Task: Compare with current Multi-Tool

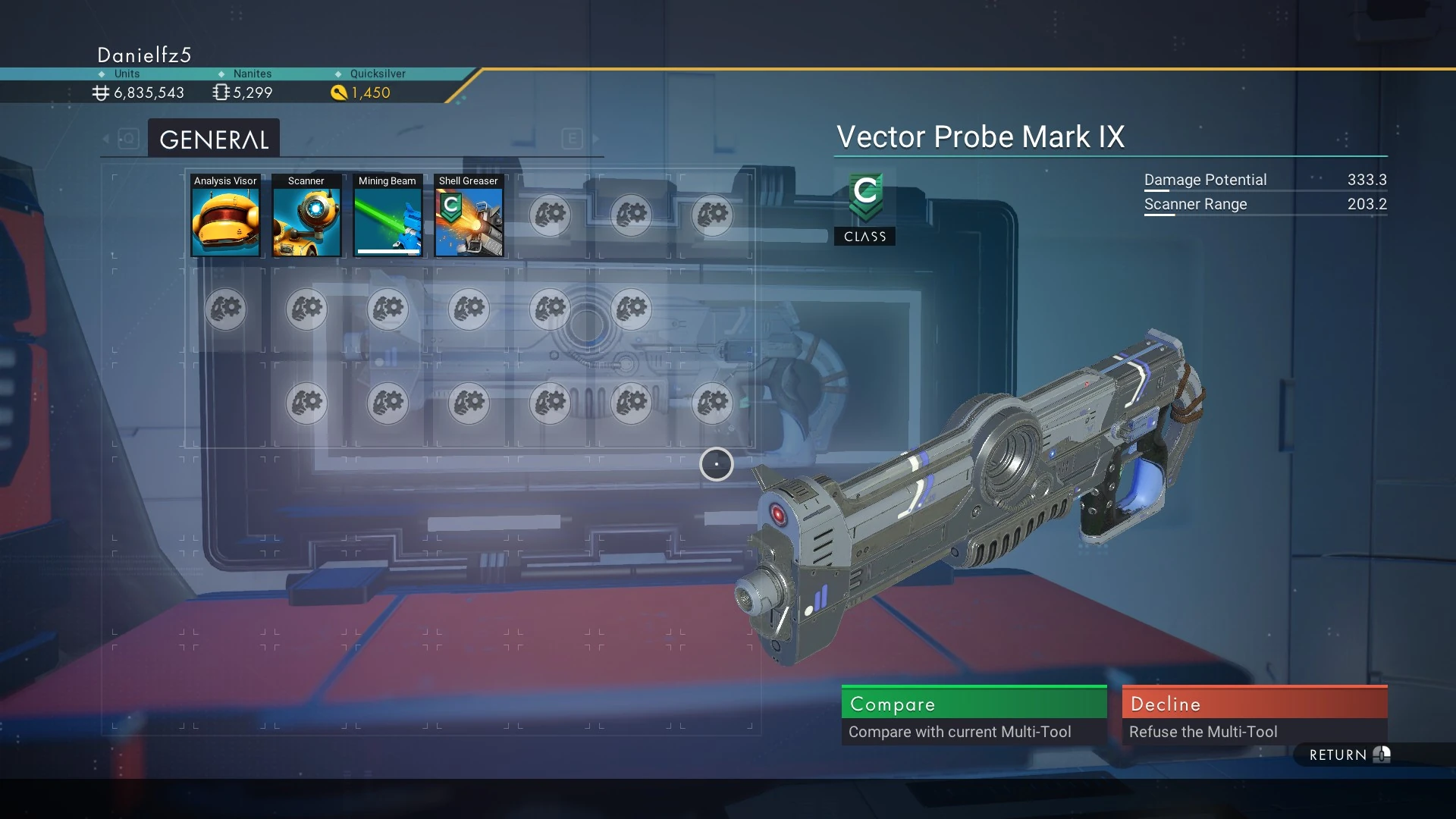Action: 974,714
